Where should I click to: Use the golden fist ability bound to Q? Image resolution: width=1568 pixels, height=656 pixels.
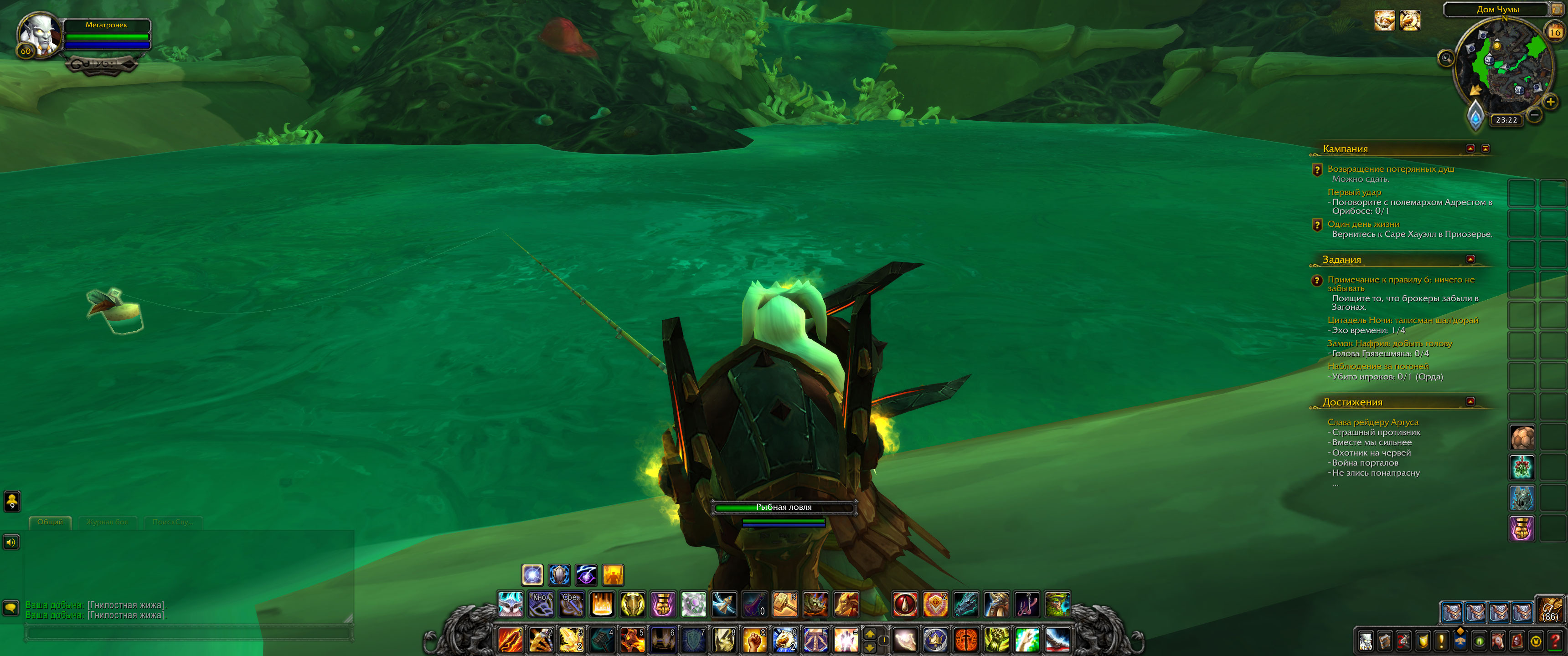[x=754, y=640]
